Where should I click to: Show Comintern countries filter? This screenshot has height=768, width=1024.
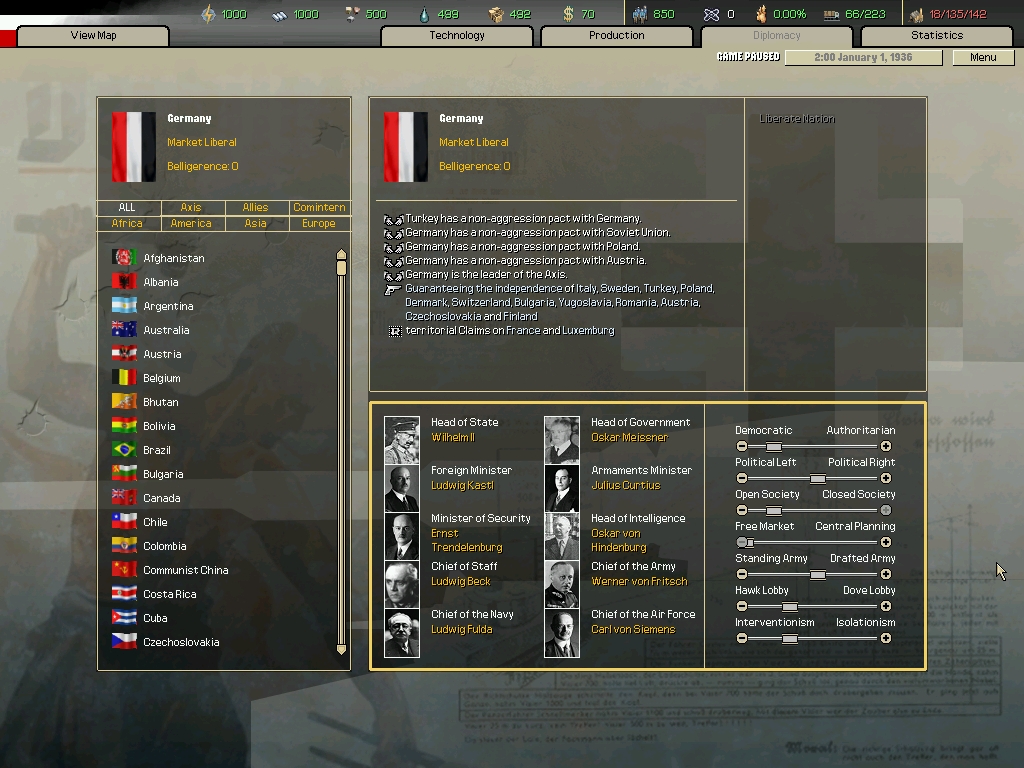click(x=319, y=208)
